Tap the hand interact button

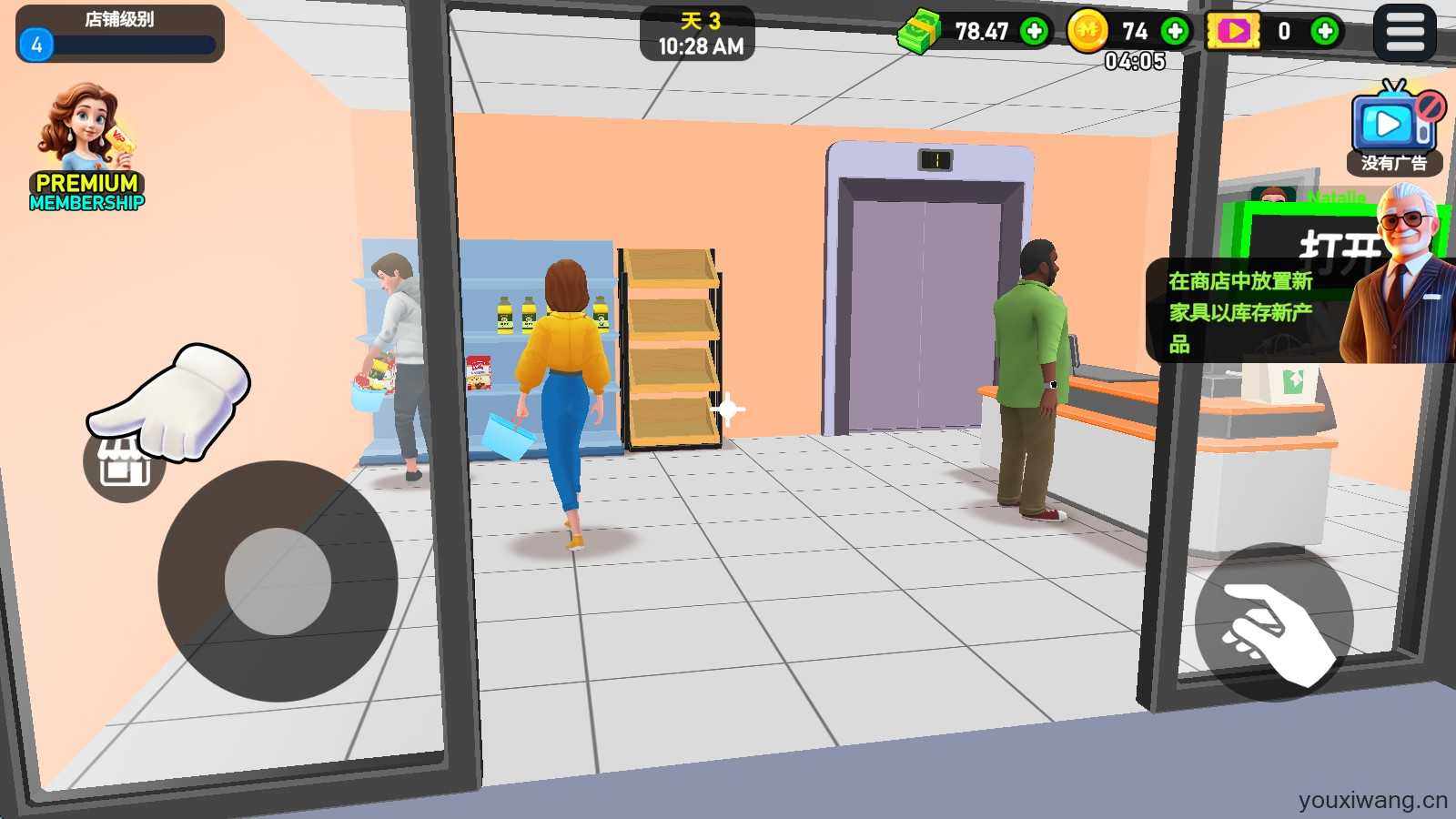pos(1274,622)
